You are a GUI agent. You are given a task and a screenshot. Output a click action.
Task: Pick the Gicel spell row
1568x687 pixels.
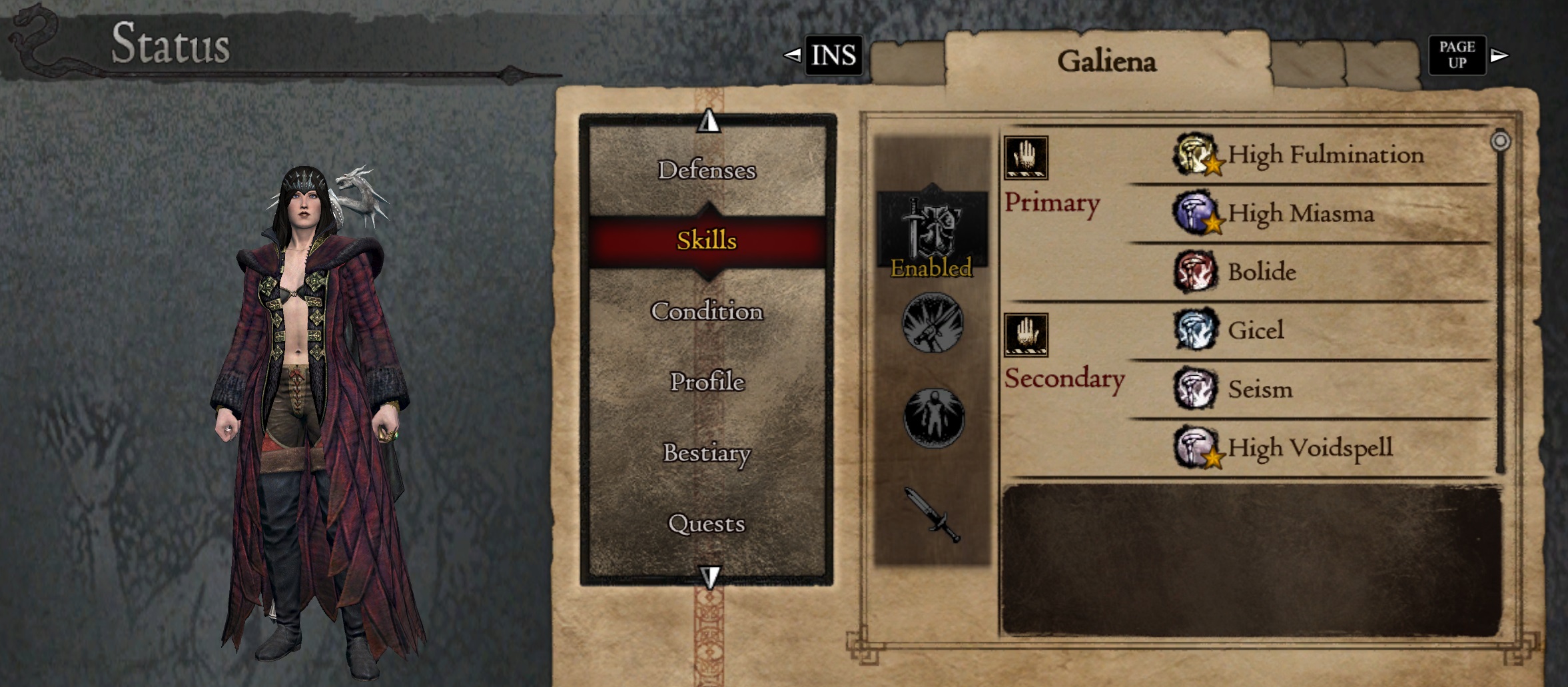click(1255, 331)
